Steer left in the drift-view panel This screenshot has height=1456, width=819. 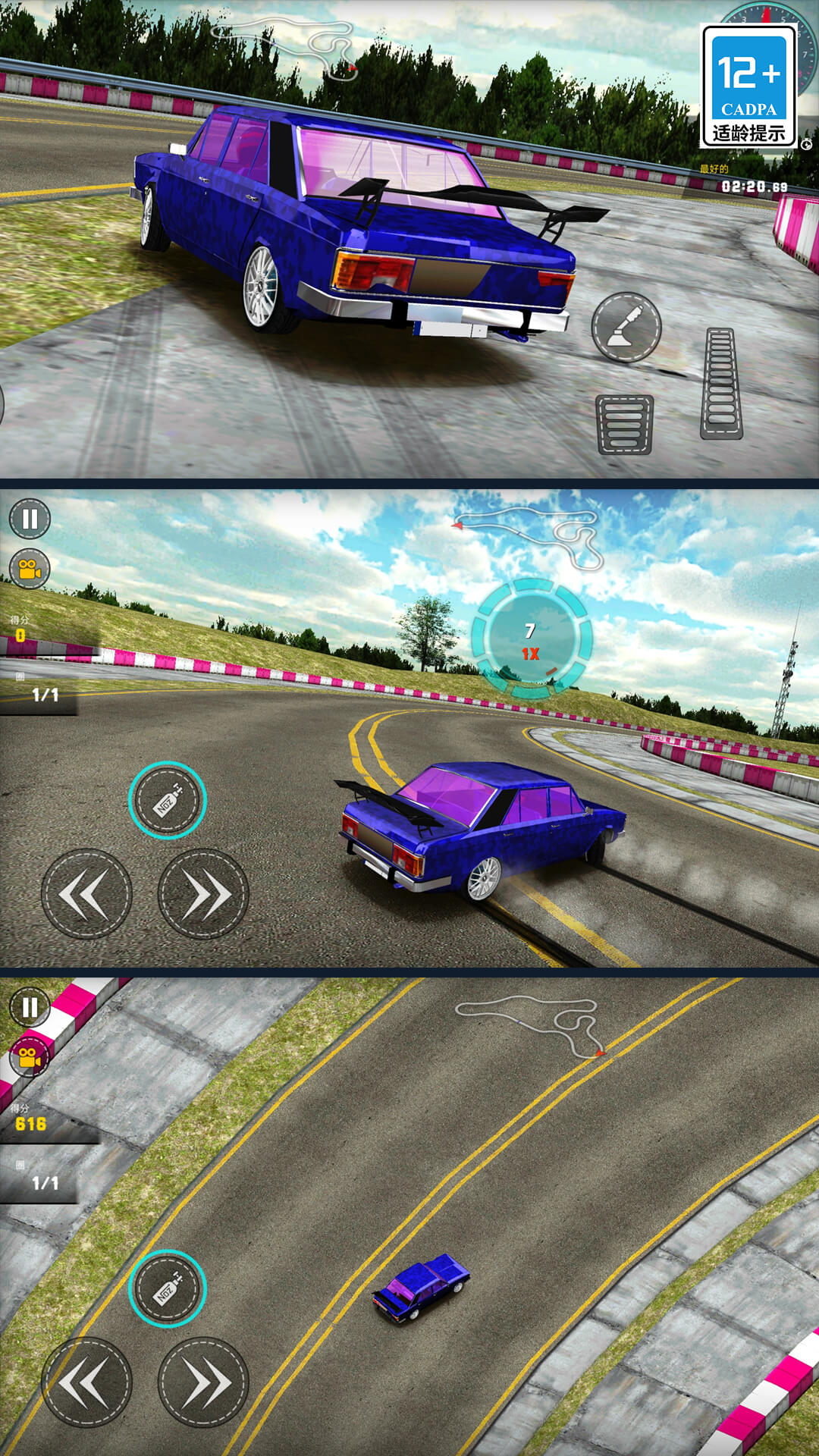[x=86, y=894]
